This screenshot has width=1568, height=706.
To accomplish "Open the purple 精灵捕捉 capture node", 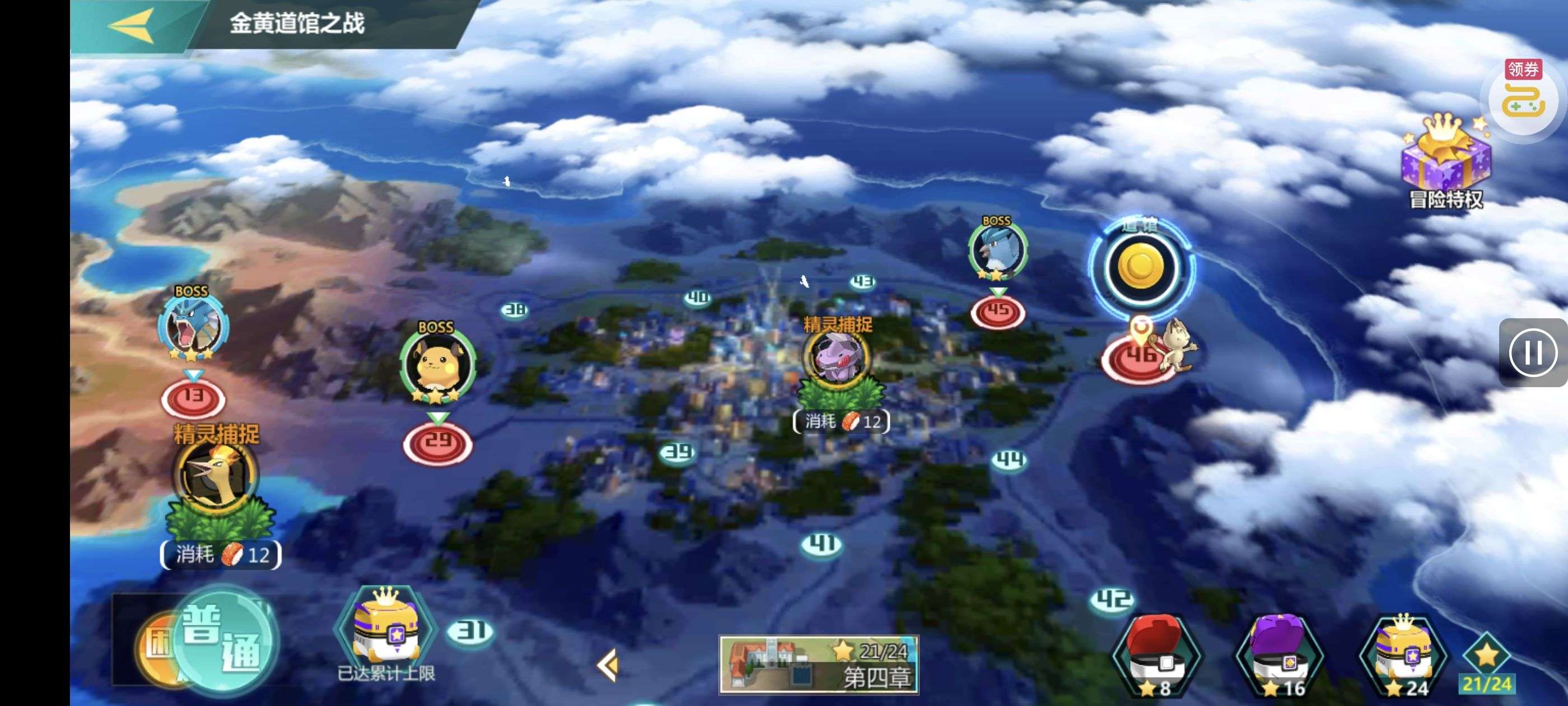I will point(838,358).
